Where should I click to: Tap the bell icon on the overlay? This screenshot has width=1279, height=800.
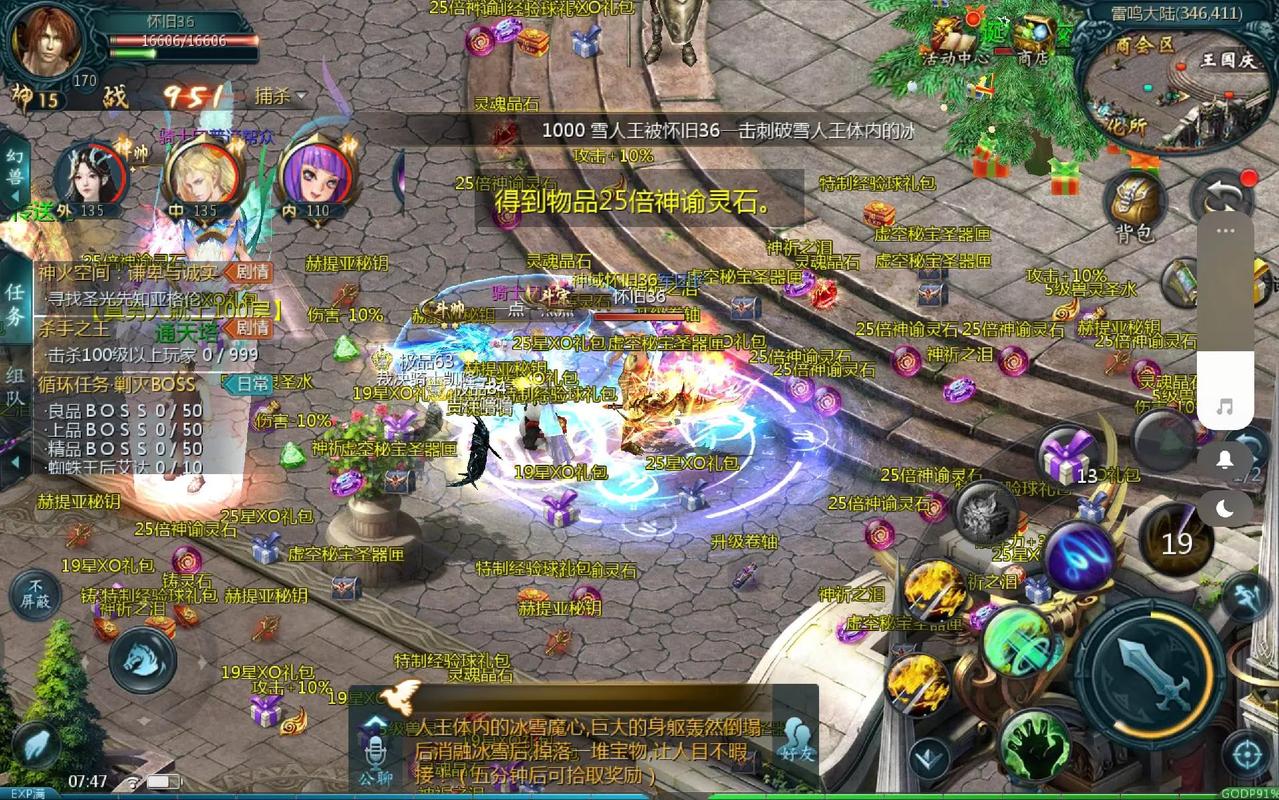[1225, 459]
